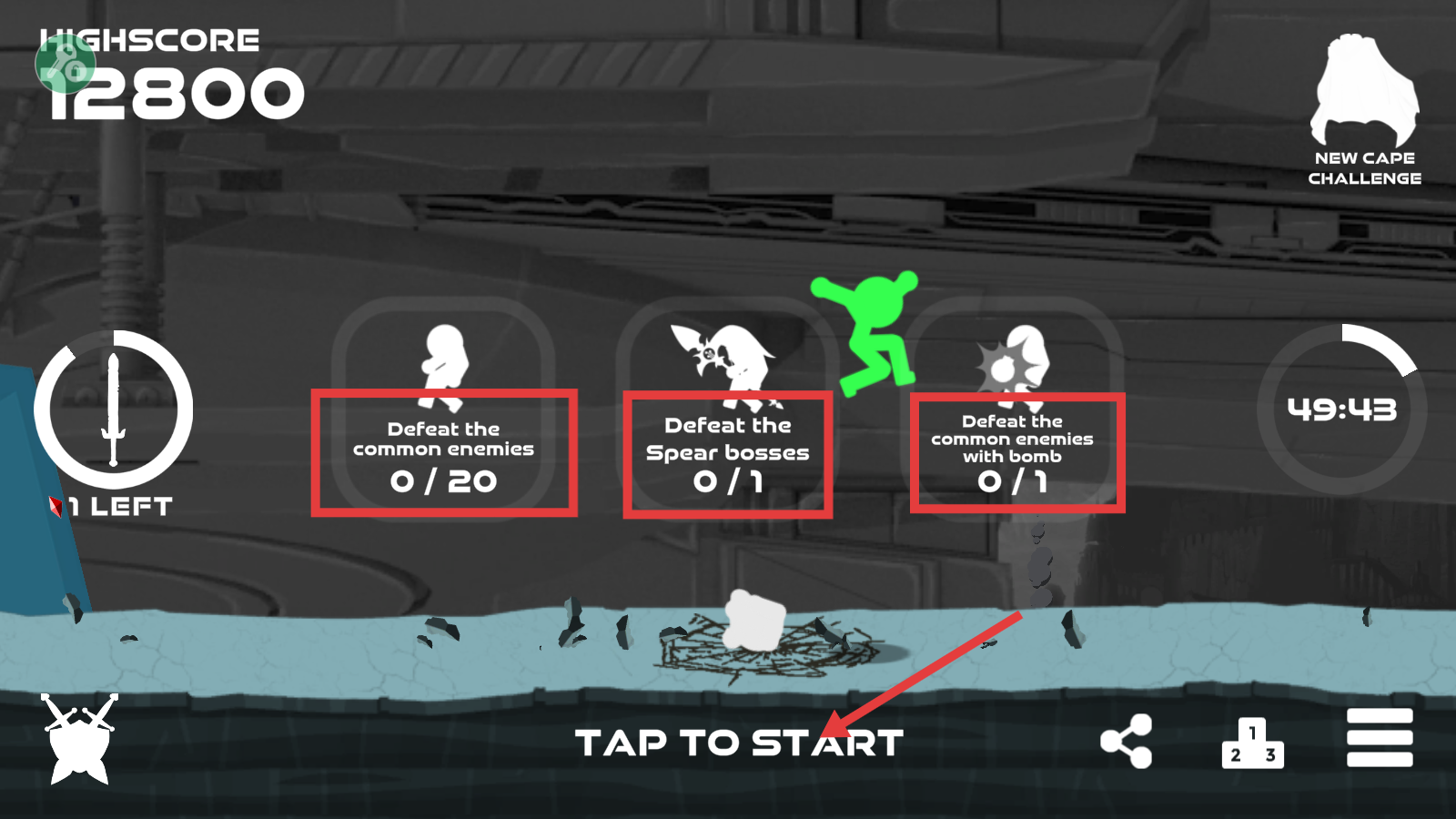Tap the white cape silhouette above Challenge label
This screenshot has height=819, width=1456.
point(1363,91)
